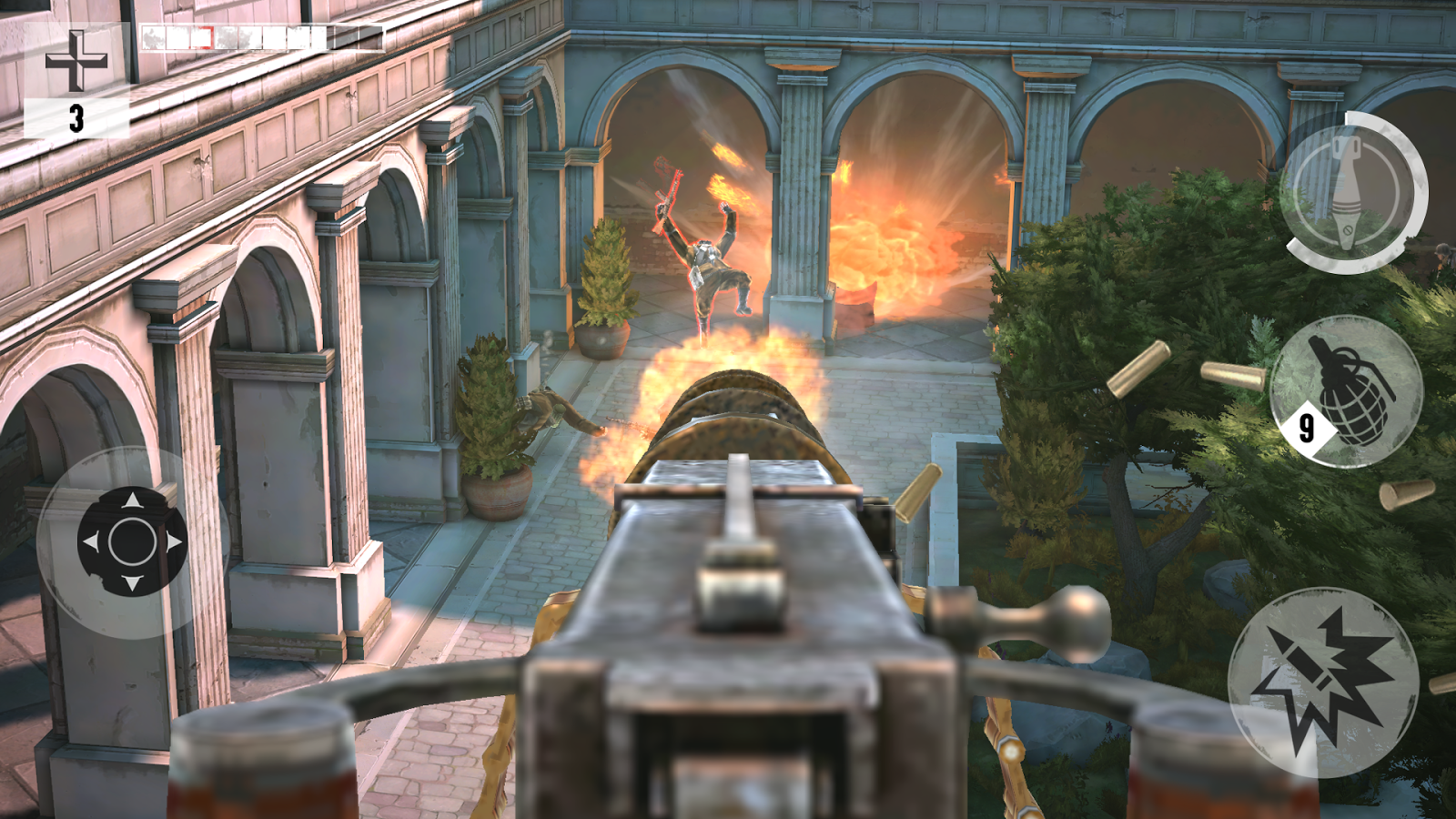Tap the health bar strip at the top

pyautogui.click(x=264, y=37)
